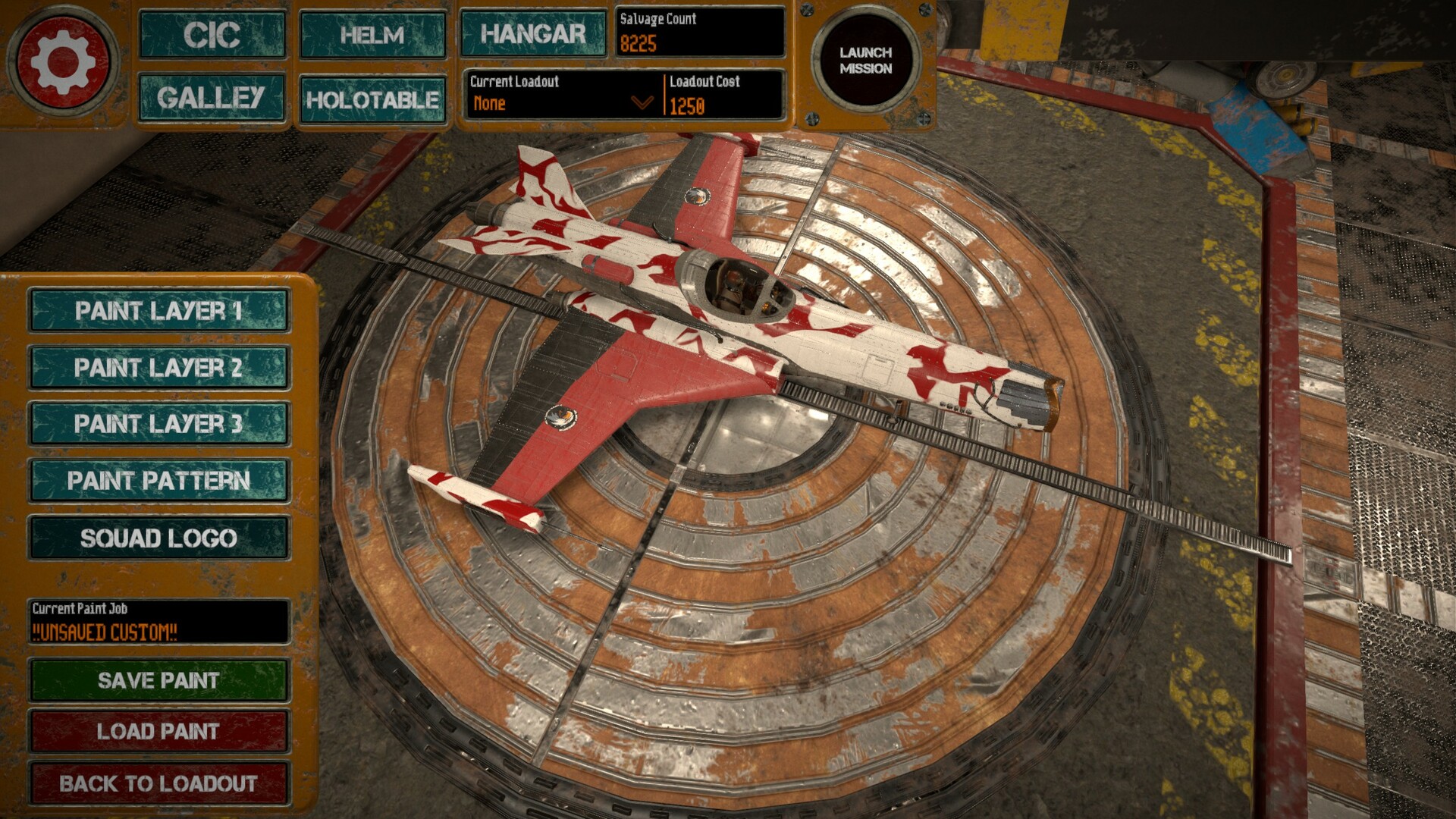
Task: Launch the mission
Action: coord(865,61)
